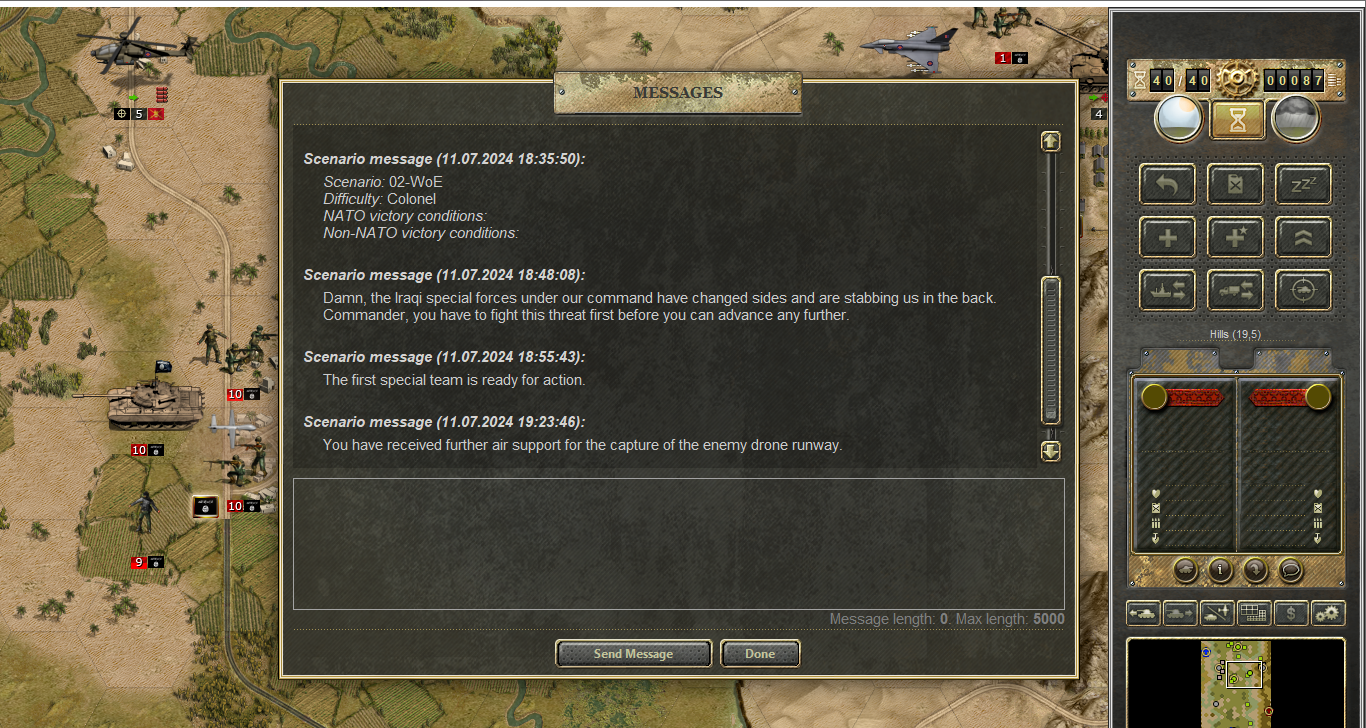Toggle between ground and air units
The height and width of the screenshot is (728, 1366).
pyautogui.click(x=1218, y=613)
